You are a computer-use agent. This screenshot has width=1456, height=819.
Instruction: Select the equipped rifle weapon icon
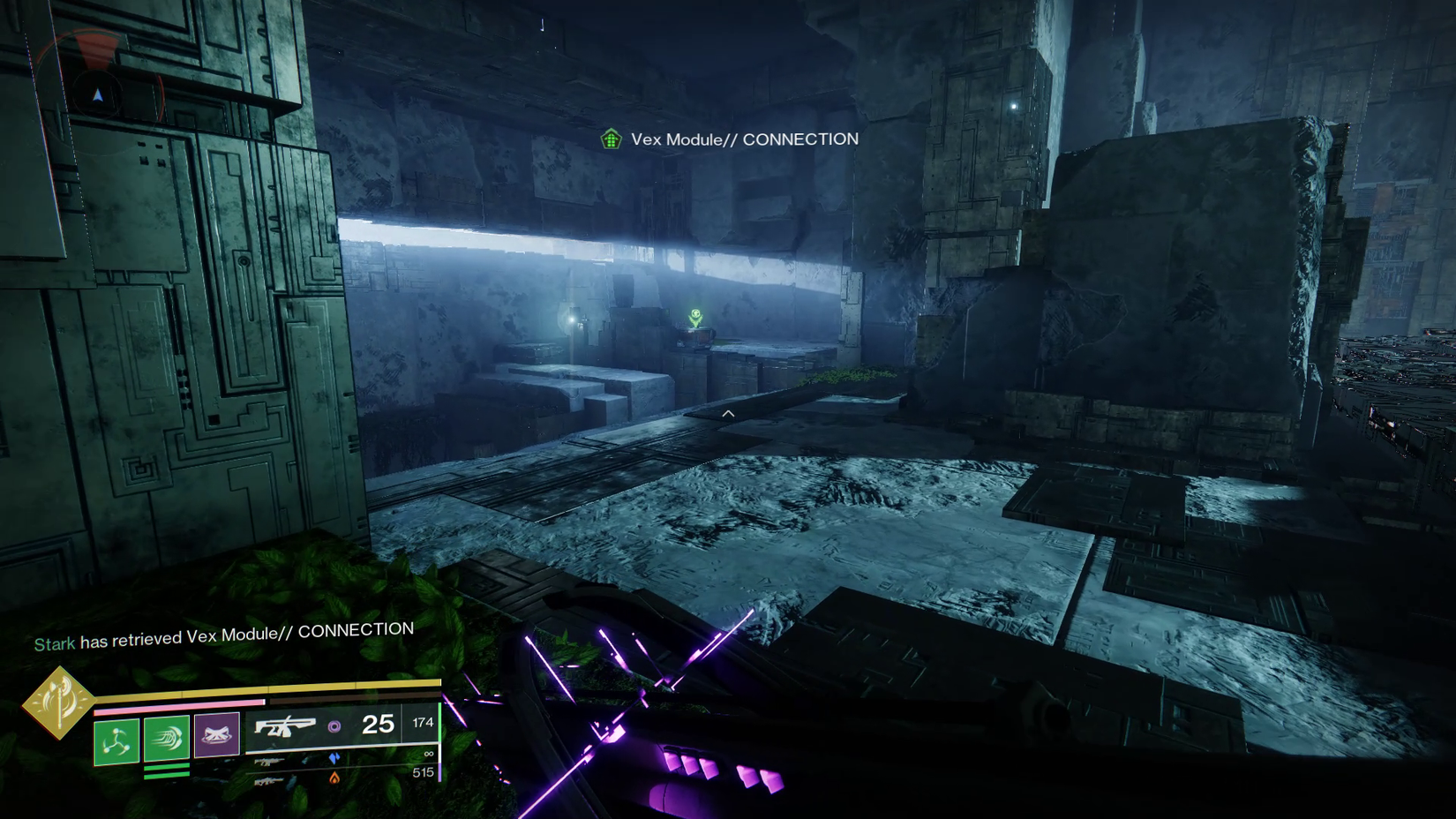(x=284, y=727)
